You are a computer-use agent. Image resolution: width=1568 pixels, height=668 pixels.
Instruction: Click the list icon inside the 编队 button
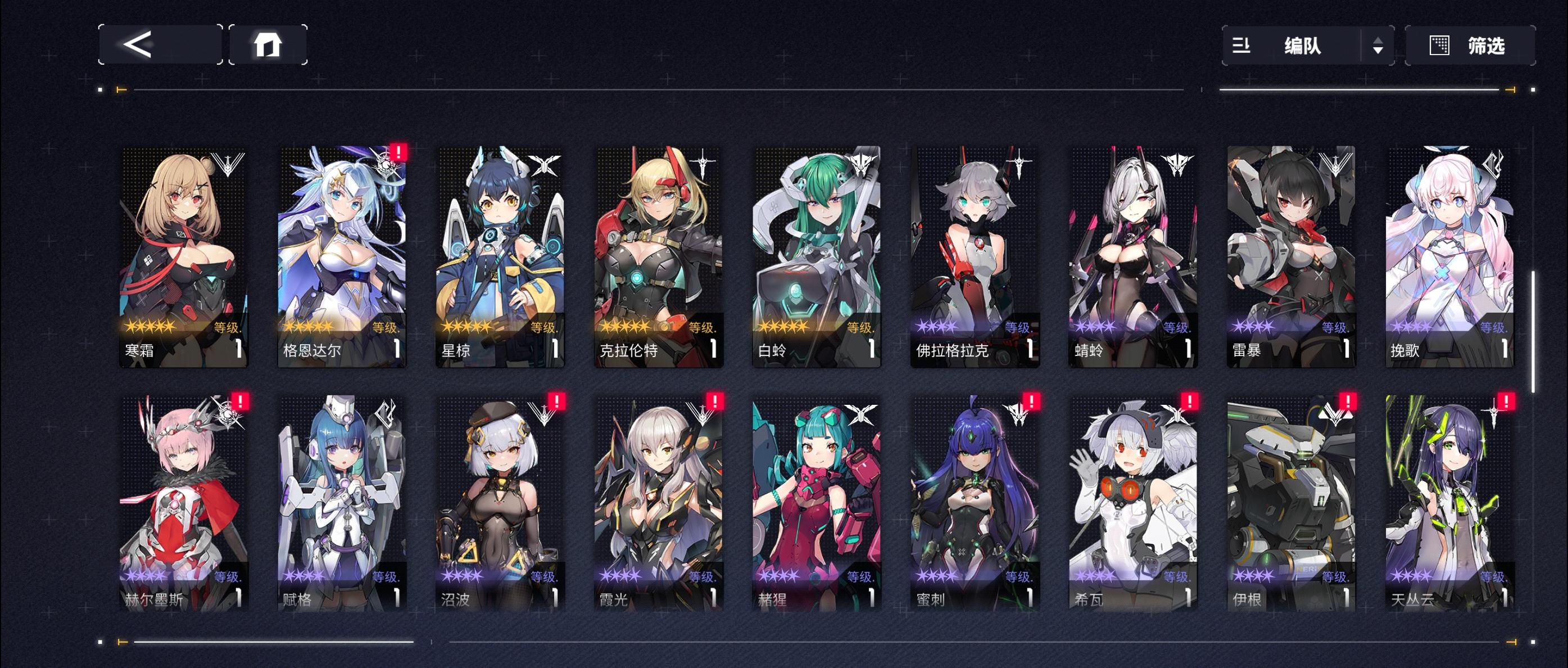click(x=1241, y=46)
